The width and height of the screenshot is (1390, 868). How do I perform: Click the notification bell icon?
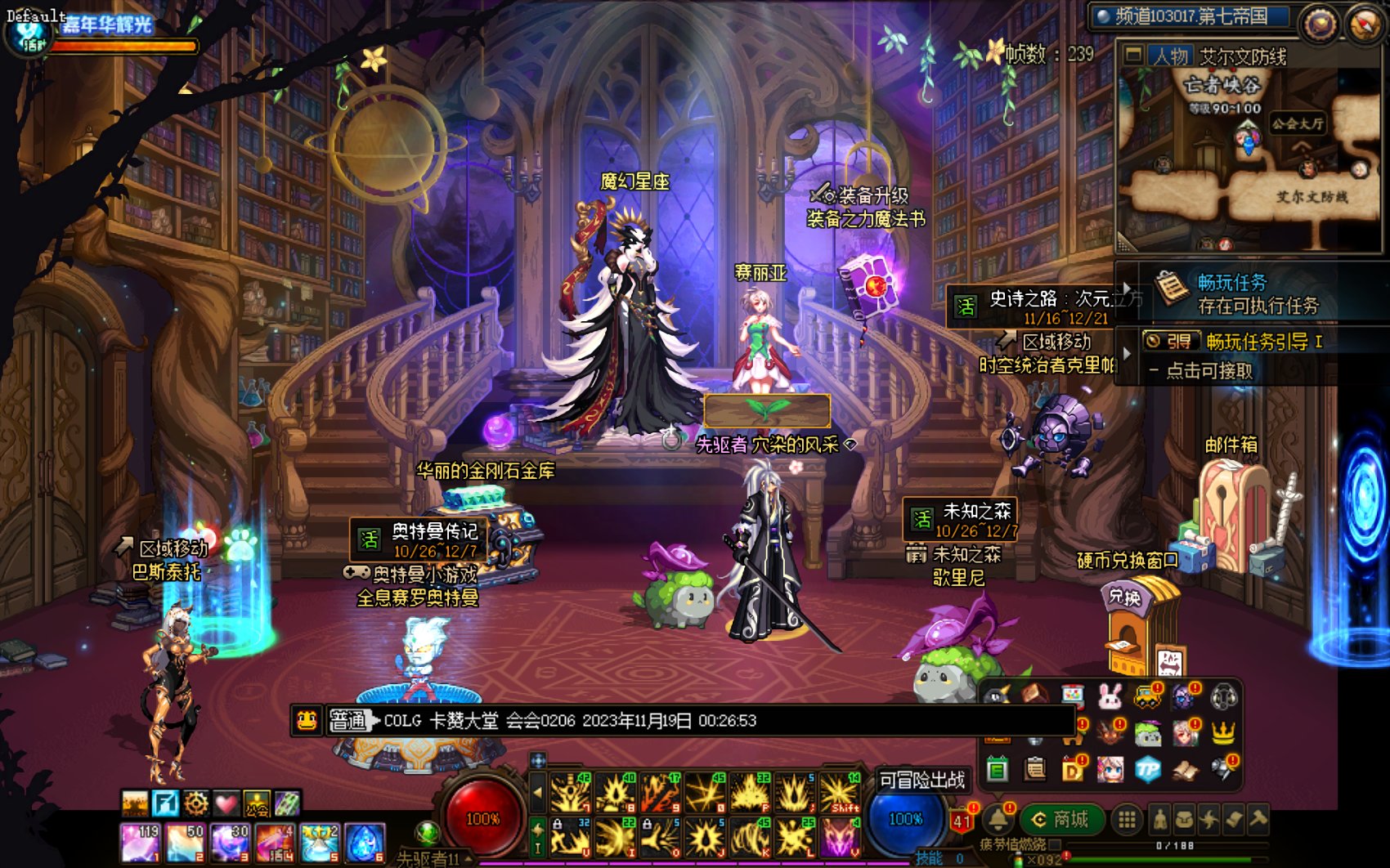pos(998,819)
